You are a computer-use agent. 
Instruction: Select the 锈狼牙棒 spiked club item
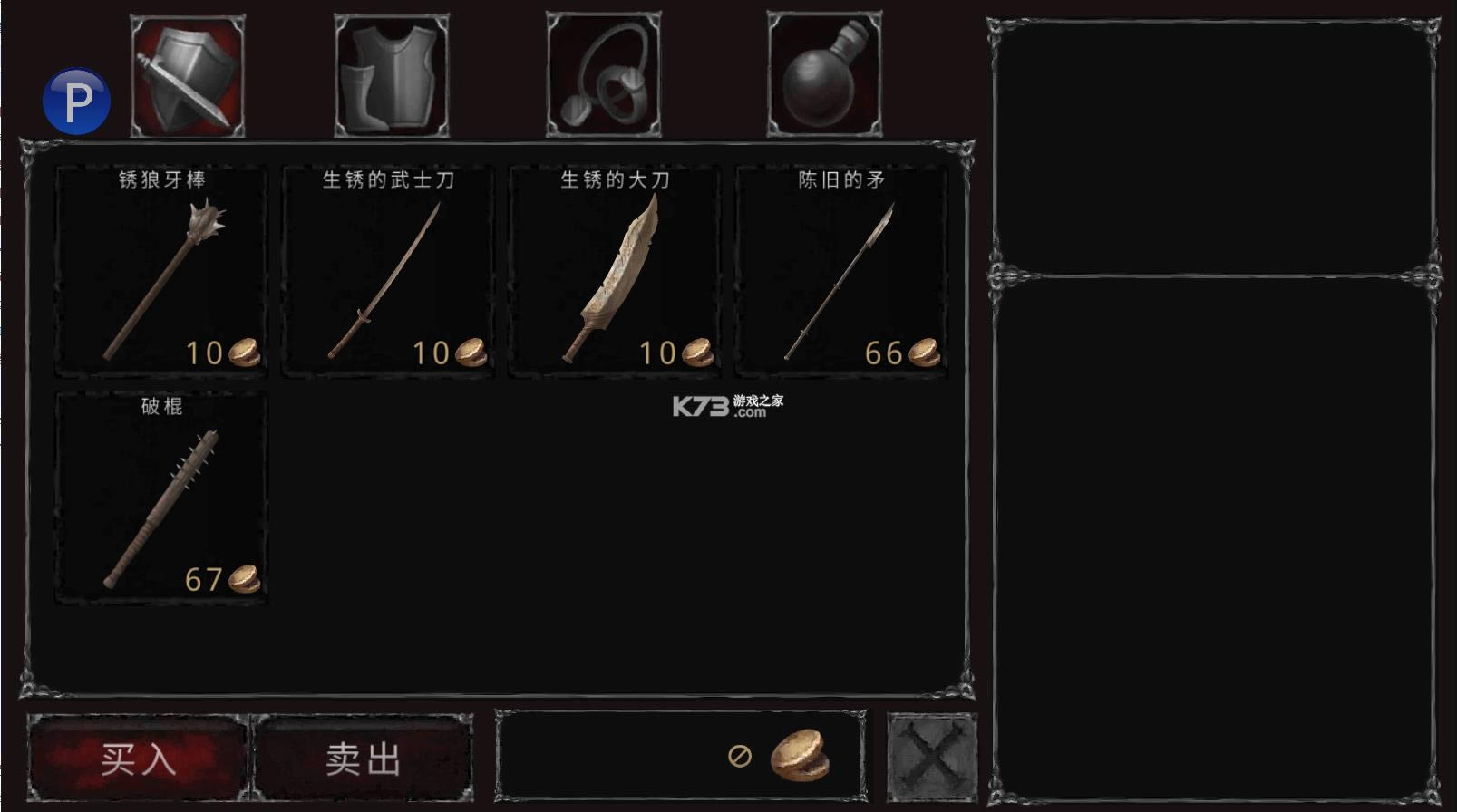[160, 267]
